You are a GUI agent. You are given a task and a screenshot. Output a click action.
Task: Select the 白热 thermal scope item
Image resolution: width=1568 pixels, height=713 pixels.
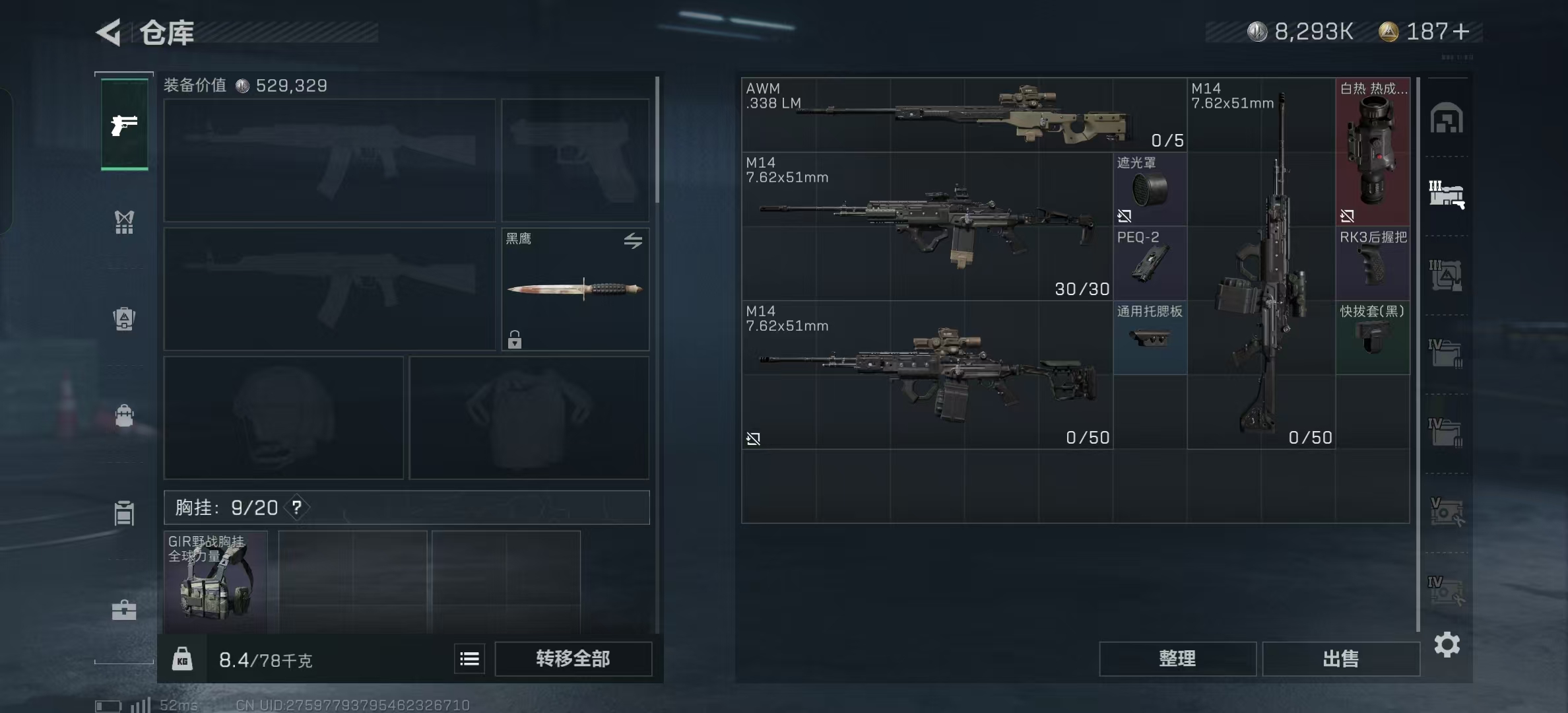click(x=1373, y=152)
